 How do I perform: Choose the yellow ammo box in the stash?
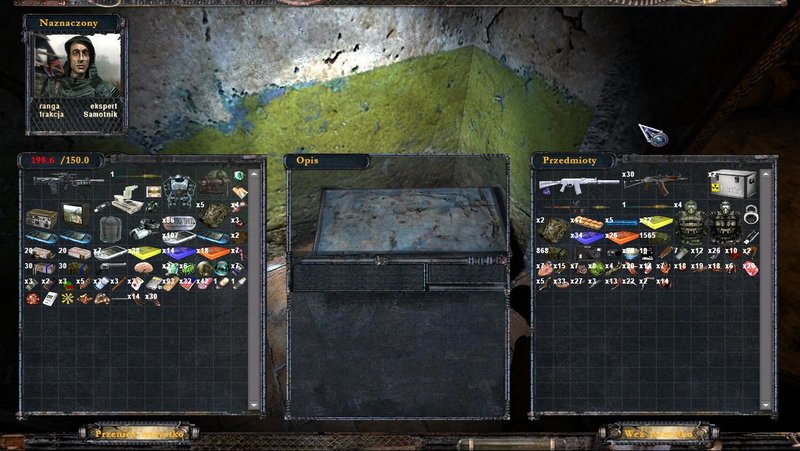coord(655,222)
